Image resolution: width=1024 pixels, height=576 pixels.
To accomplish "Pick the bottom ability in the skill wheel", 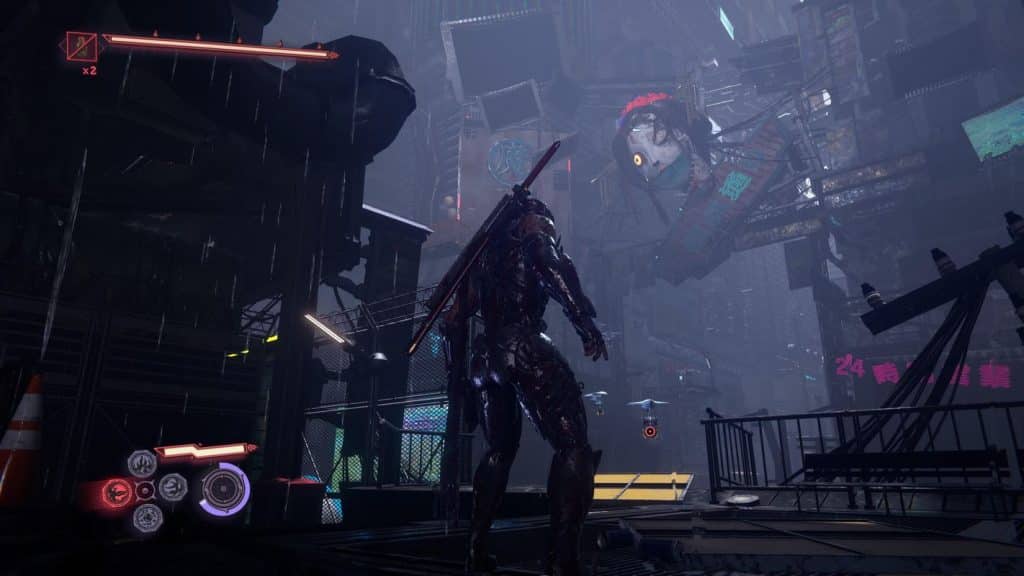I will (147, 517).
